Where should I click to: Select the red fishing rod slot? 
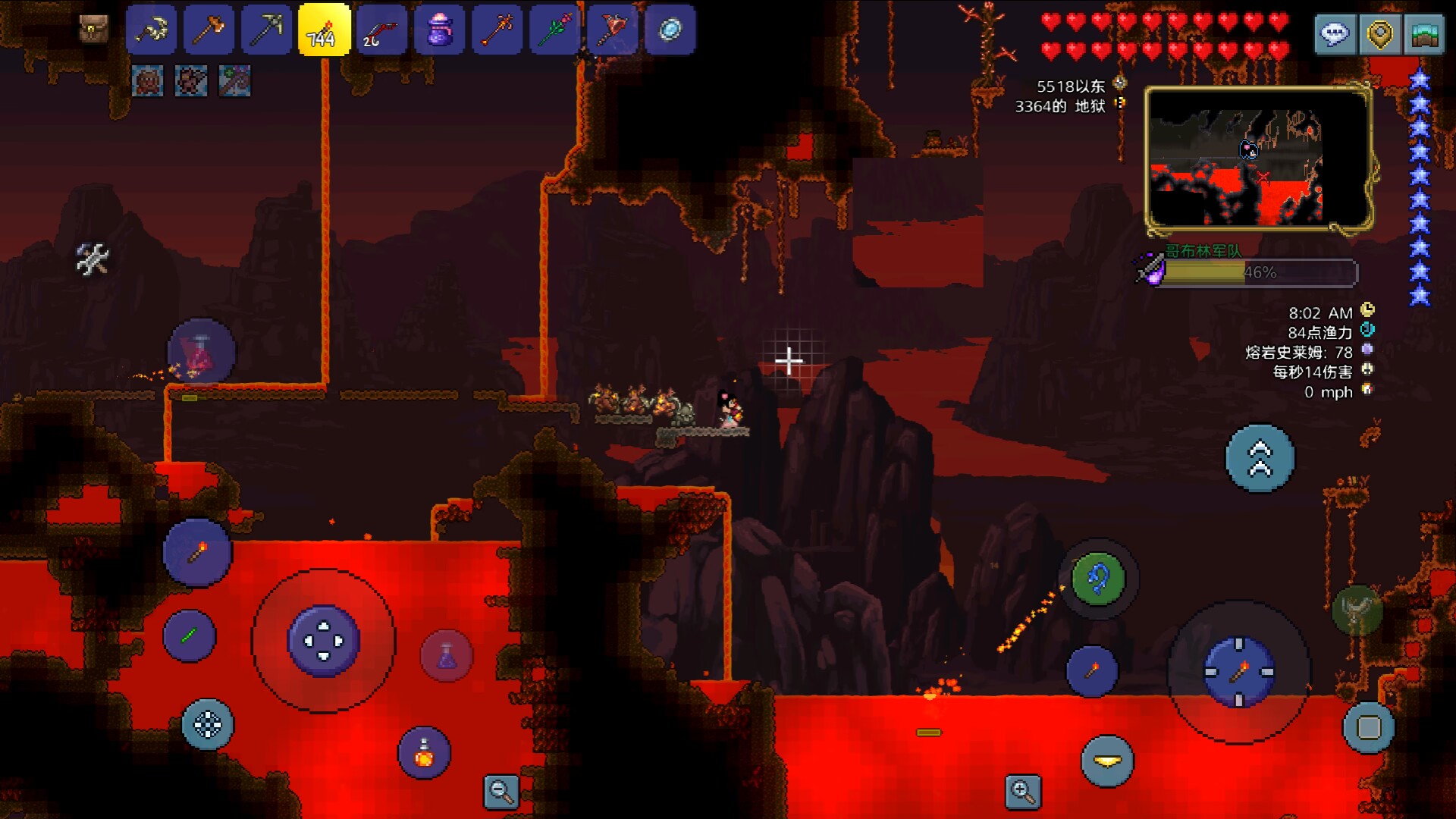(381, 30)
